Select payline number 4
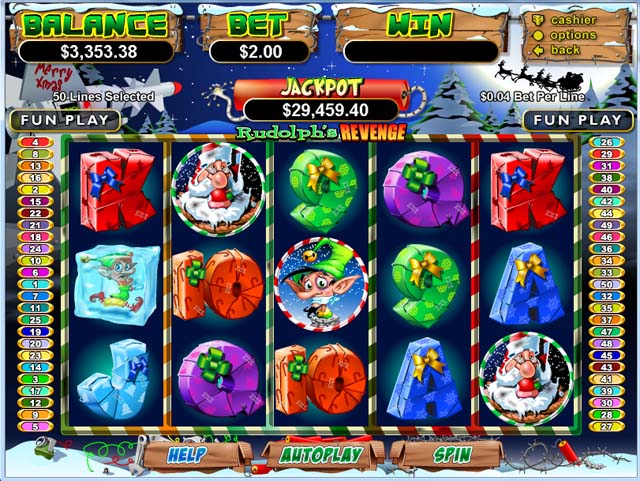This screenshot has height=481, width=640. coord(33,142)
